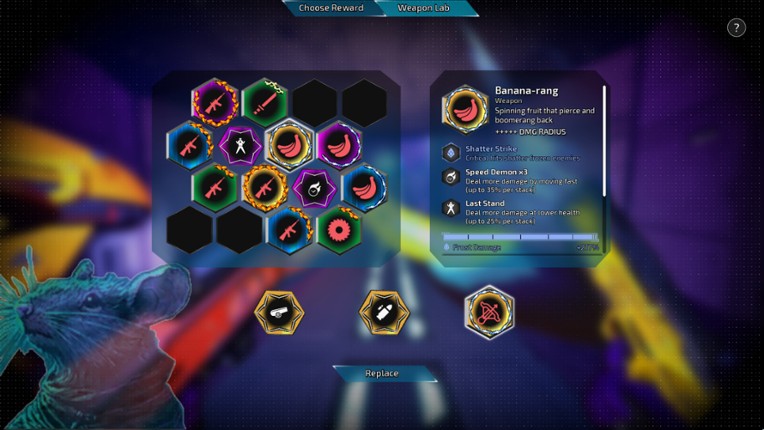
Task: Click the sawblade weapon hex tile
Action: click(x=340, y=229)
